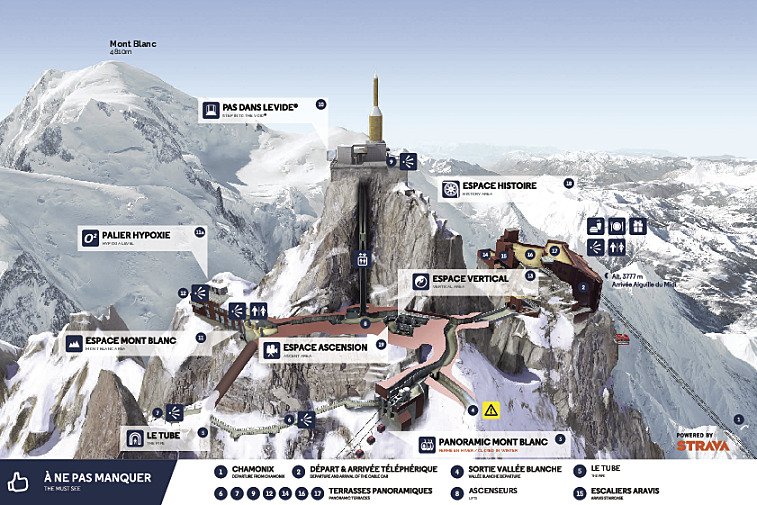Open the Espace Histoire marker
757x505 pixels.
pyautogui.click(x=499, y=188)
